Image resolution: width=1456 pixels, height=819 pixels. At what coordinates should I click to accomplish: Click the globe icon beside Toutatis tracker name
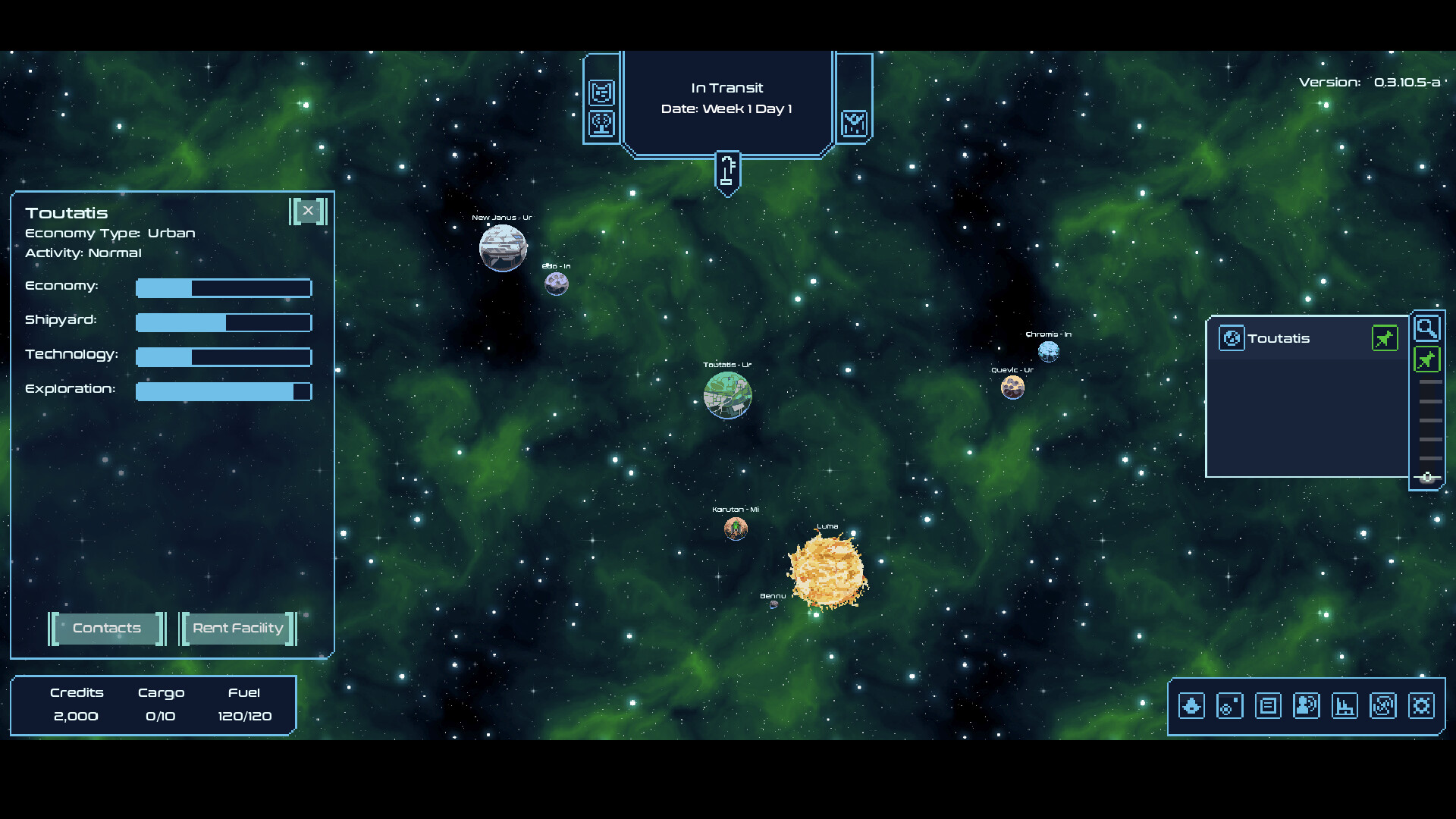click(x=1232, y=338)
